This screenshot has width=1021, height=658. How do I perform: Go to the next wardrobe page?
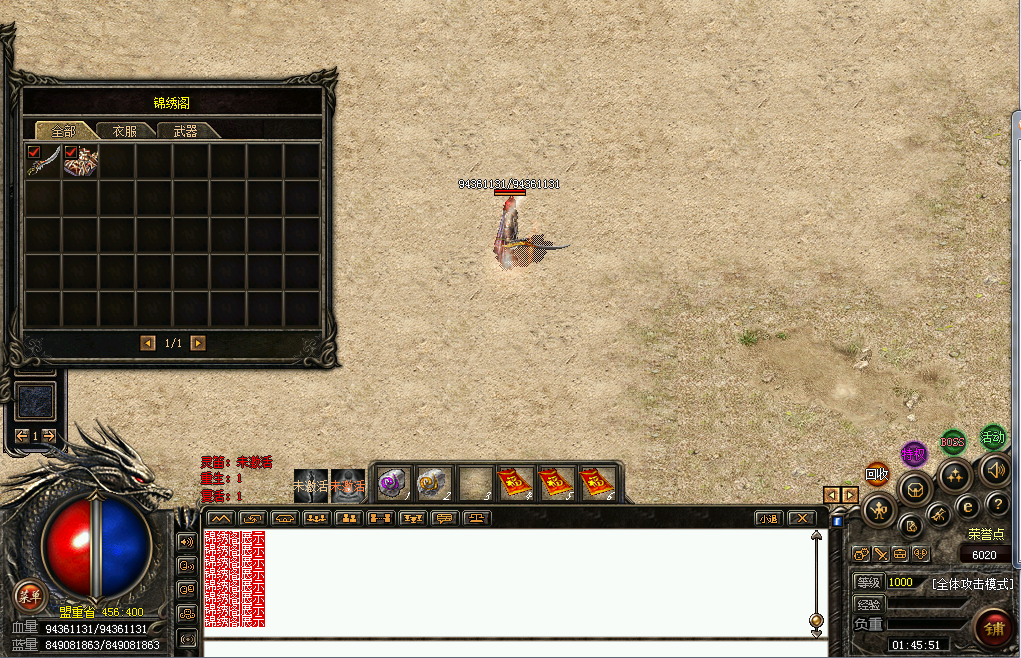click(198, 343)
